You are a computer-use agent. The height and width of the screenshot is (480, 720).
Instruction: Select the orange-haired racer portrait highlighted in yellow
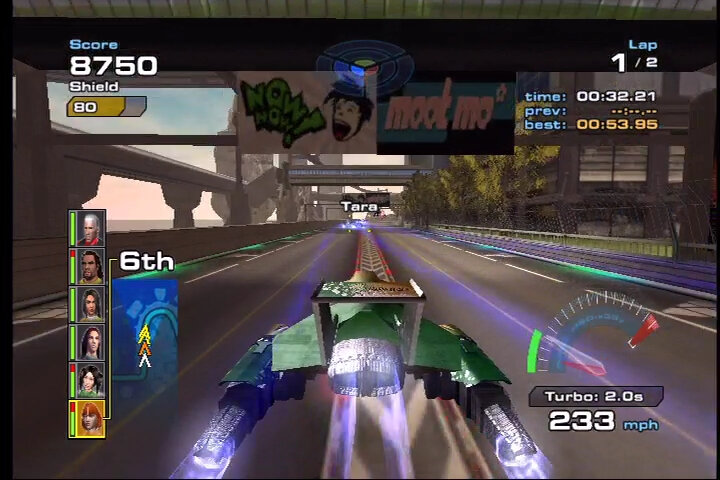91,418
